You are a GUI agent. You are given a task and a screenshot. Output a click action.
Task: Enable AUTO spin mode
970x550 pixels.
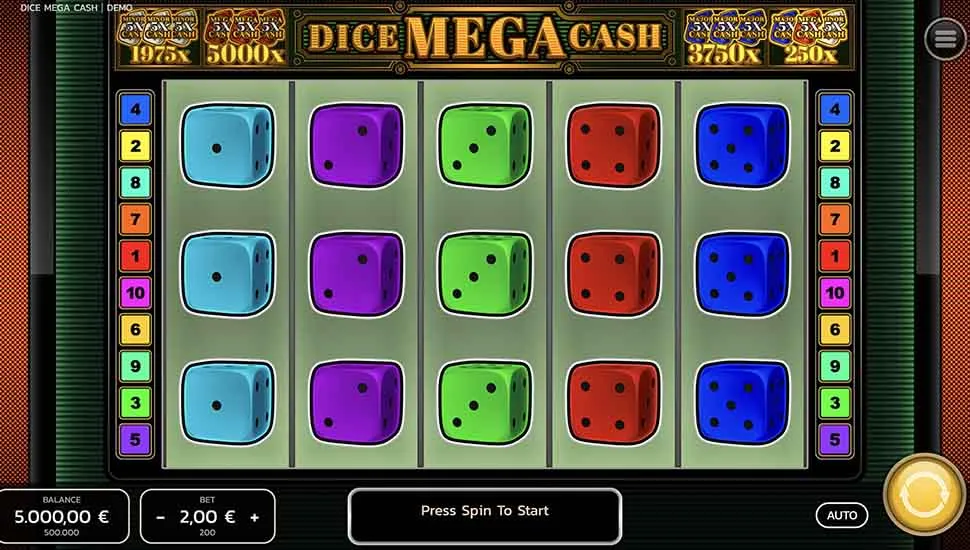[x=842, y=515]
